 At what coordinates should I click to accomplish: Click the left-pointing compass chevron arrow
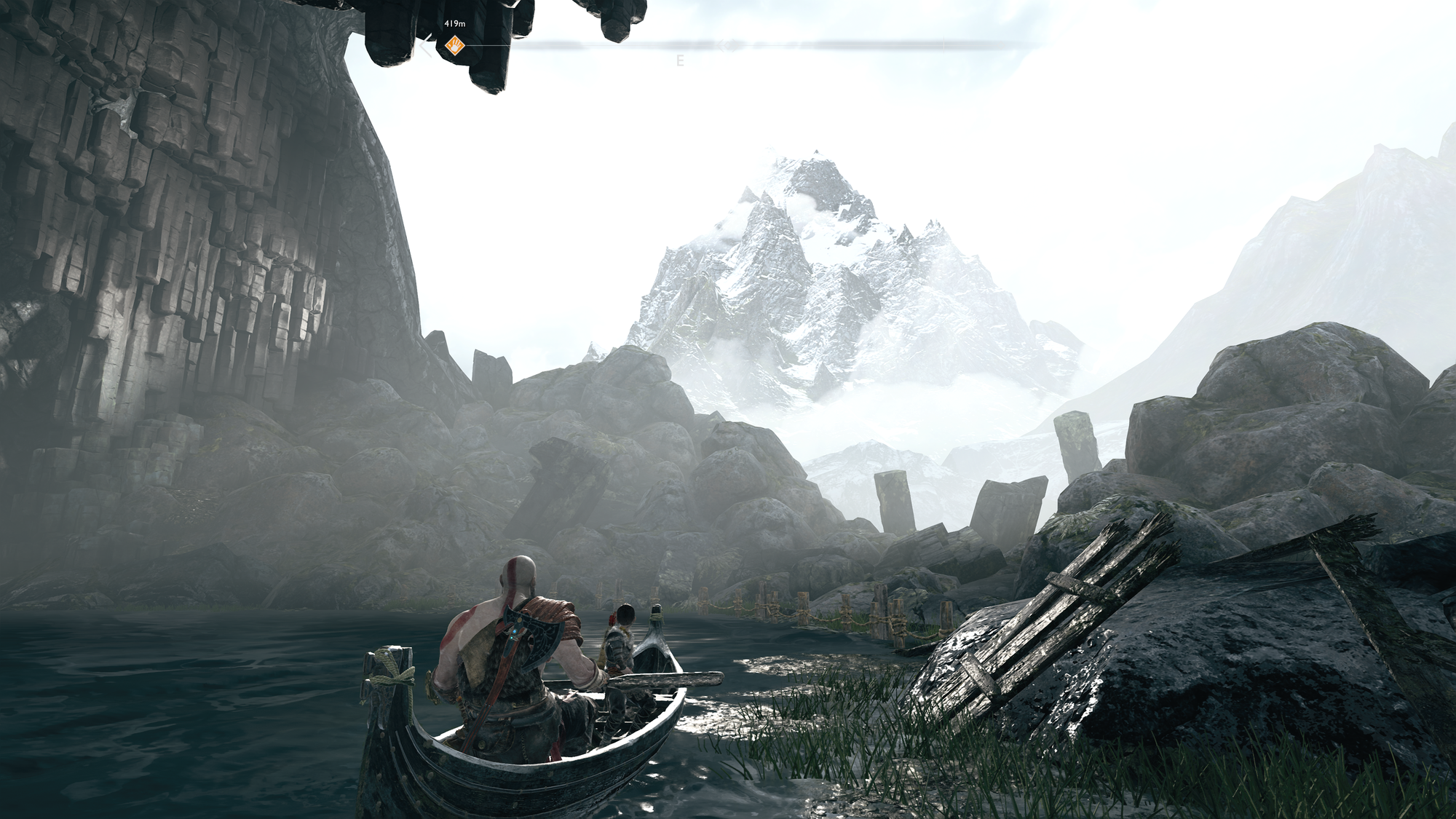(x=423, y=44)
